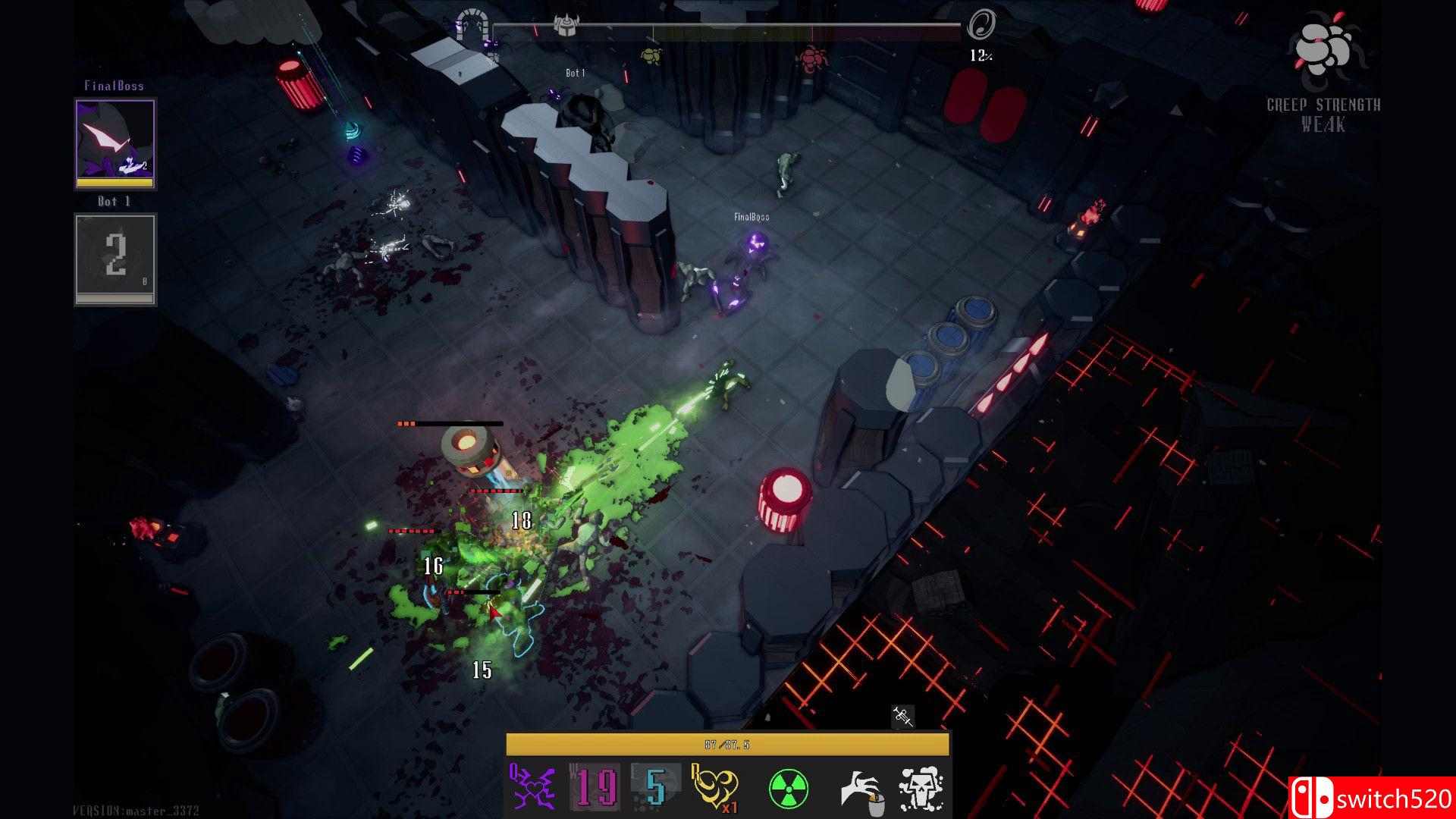Activate the skull smoke cloud icon

921,789
